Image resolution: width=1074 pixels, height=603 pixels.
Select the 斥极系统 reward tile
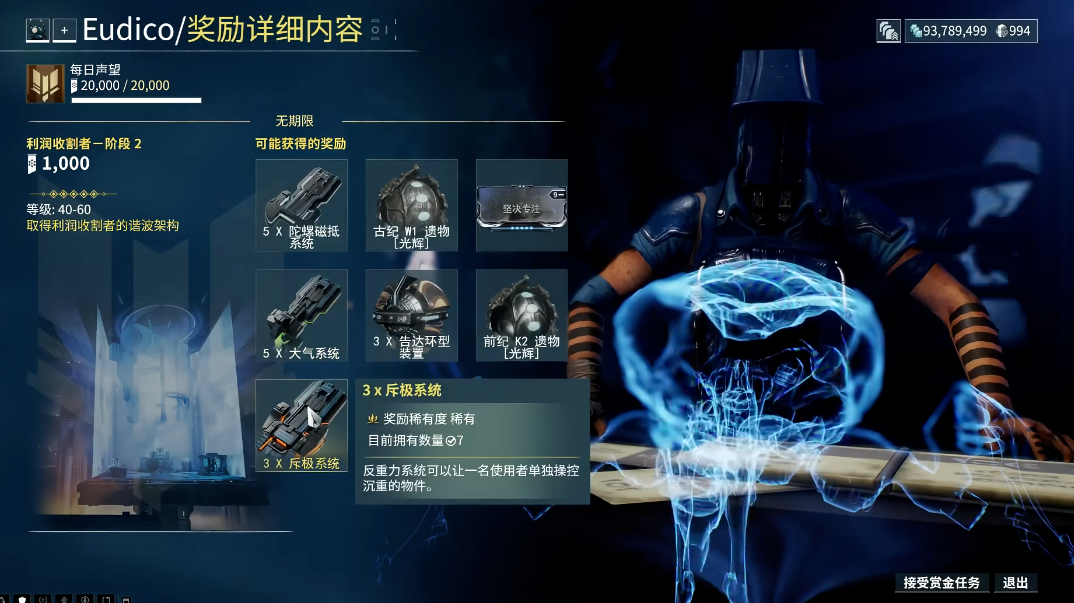tap(302, 426)
